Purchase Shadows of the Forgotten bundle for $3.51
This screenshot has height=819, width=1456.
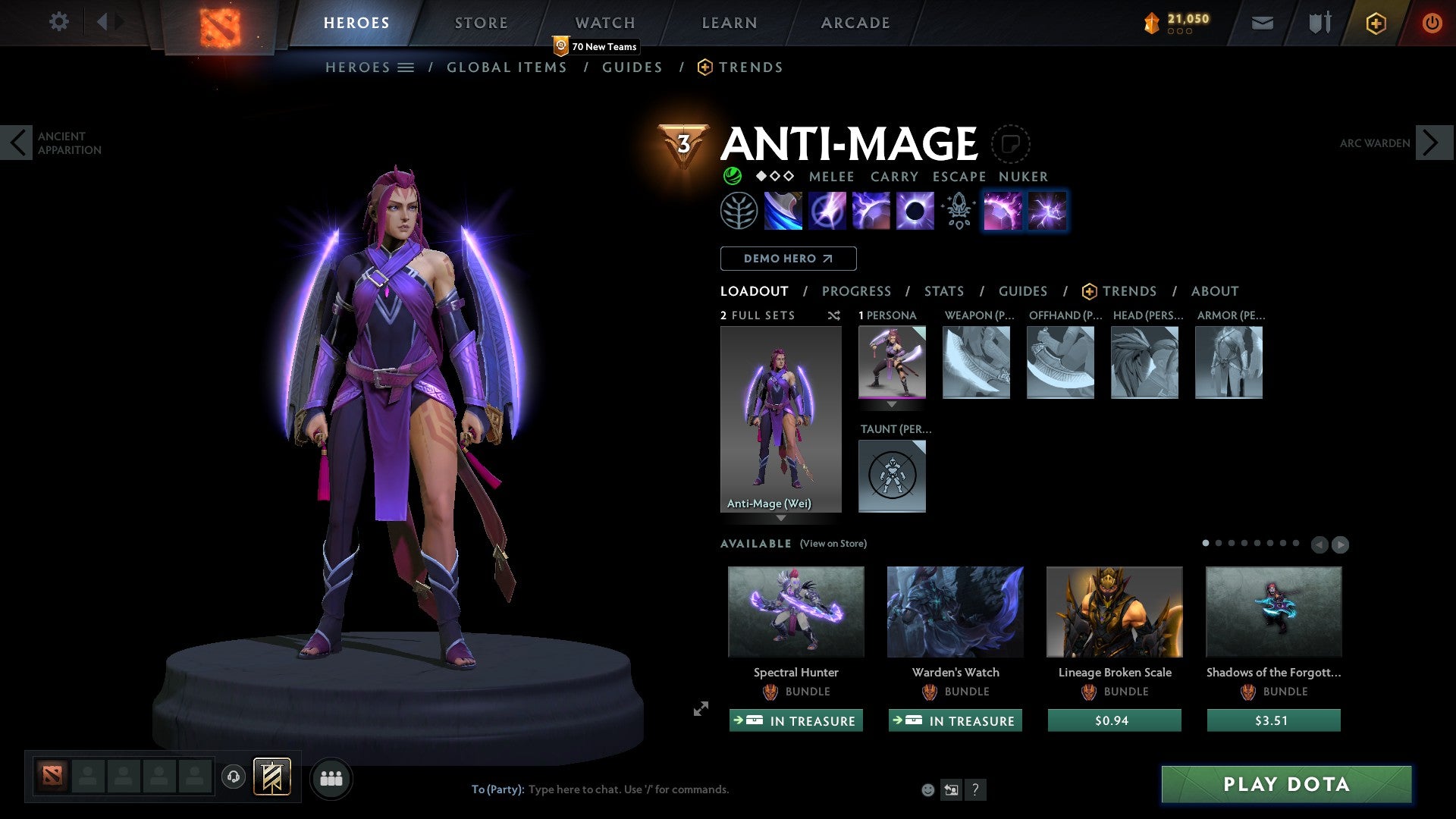1273,720
